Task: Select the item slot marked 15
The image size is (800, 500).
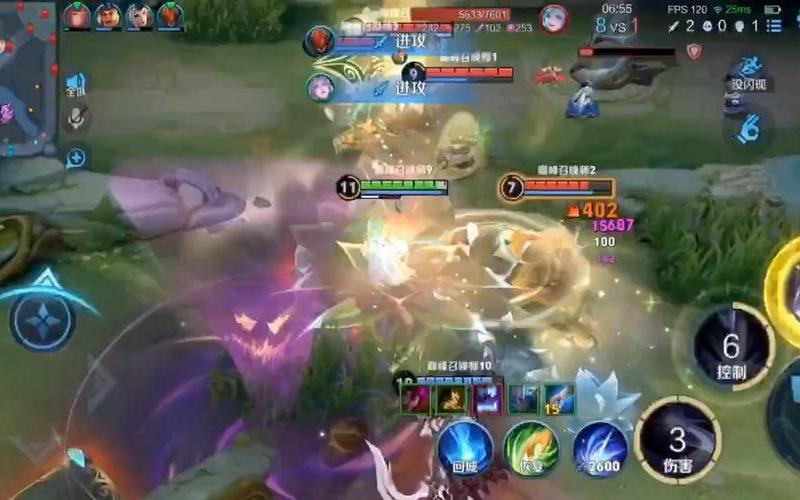Action: pyautogui.click(x=558, y=398)
